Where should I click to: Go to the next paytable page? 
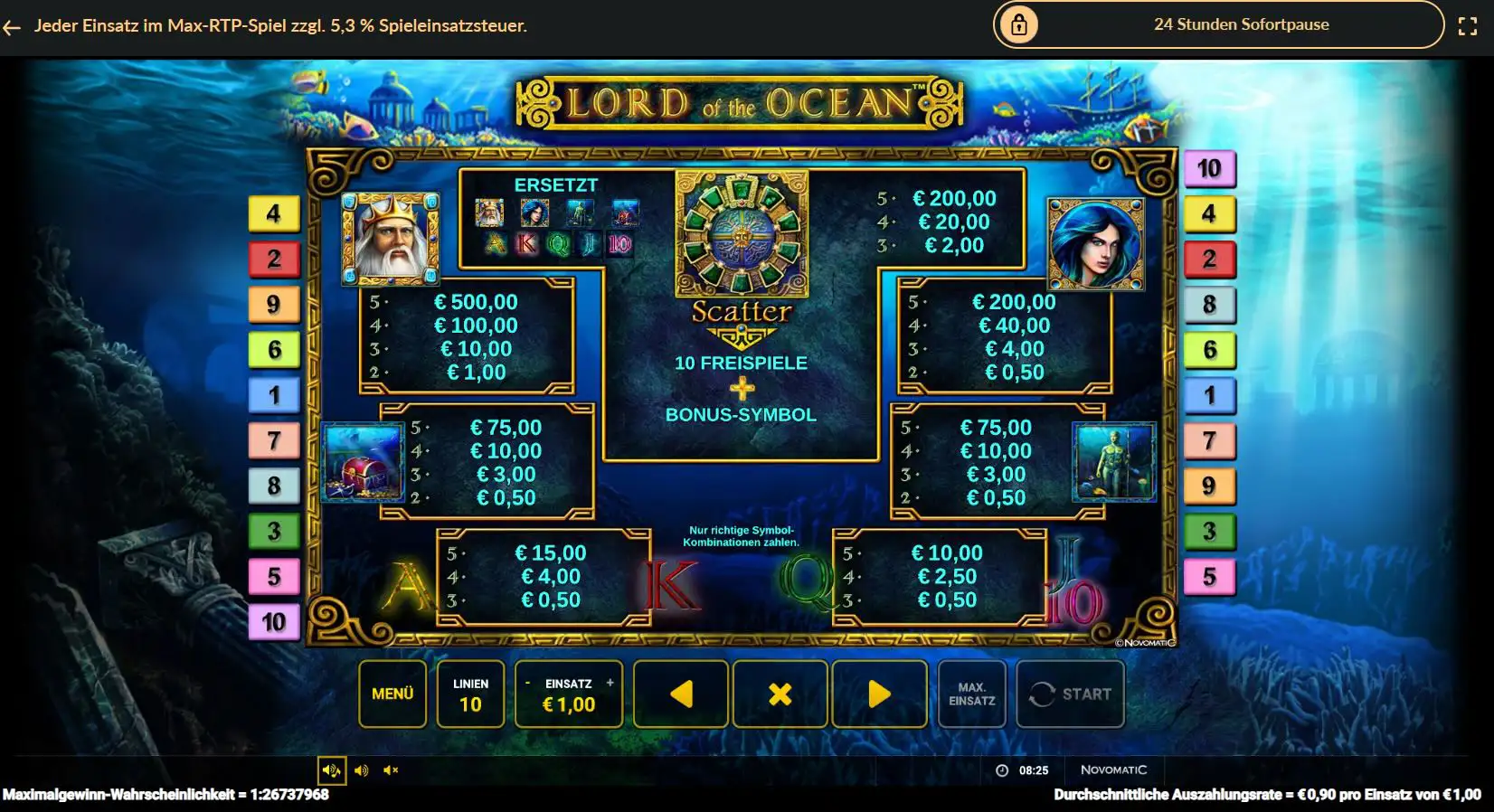tap(880, 694)
